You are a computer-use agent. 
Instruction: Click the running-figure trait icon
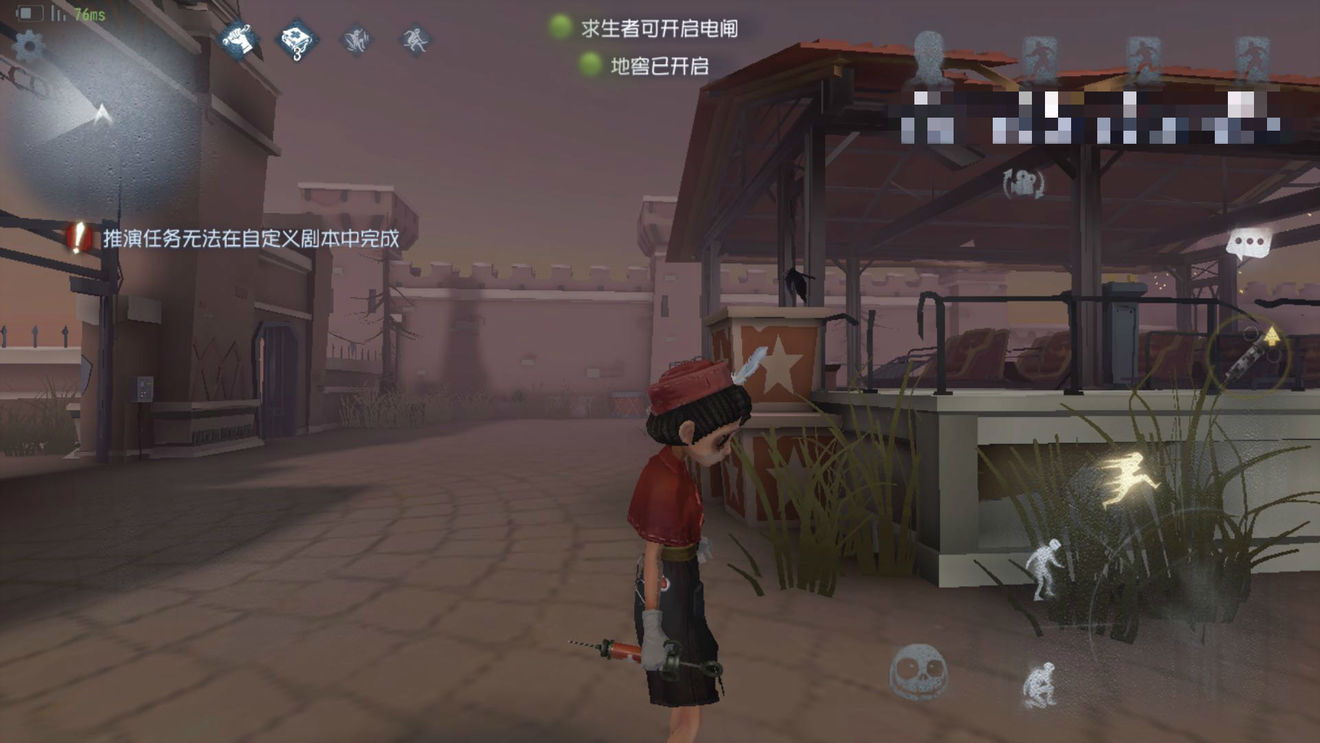415,40
